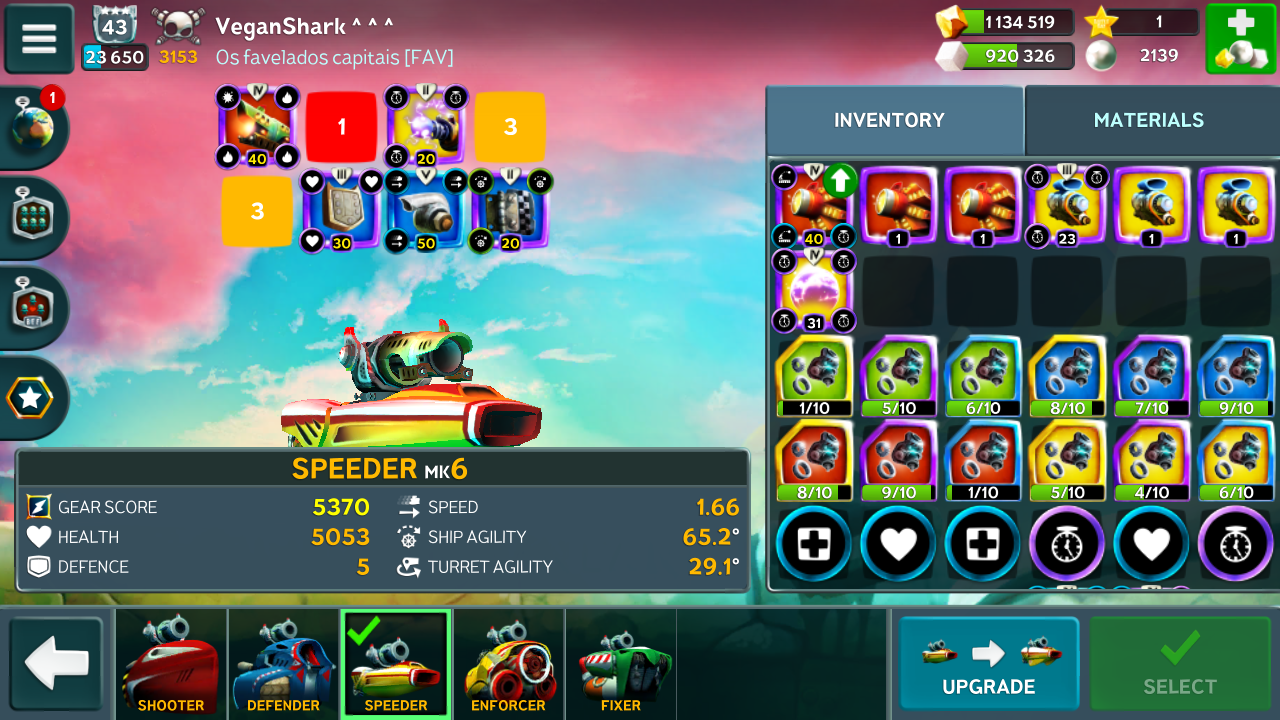Select the purple orb item level 31

point(814,291)
